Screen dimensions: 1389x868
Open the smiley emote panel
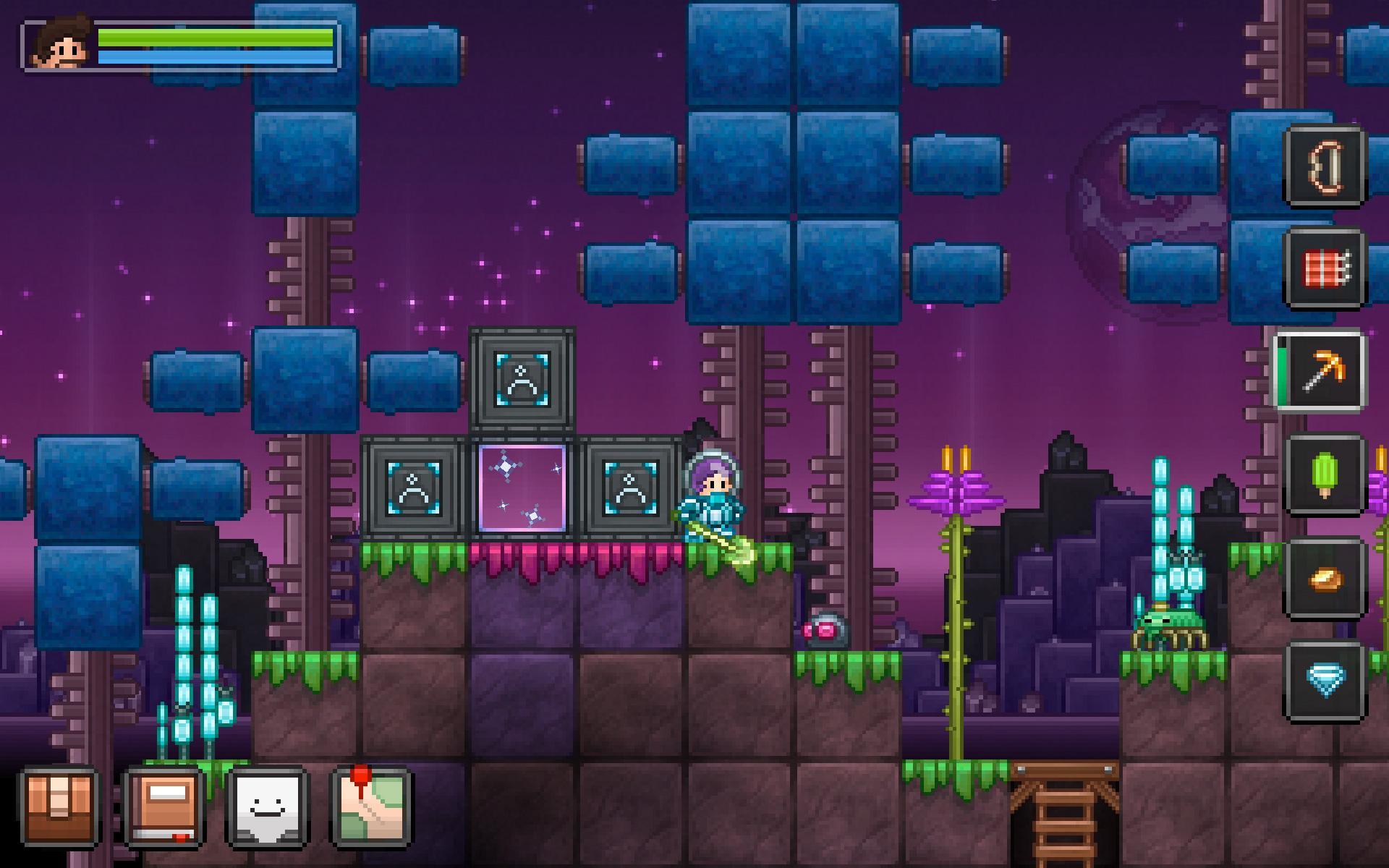click(x=266, y=812)
